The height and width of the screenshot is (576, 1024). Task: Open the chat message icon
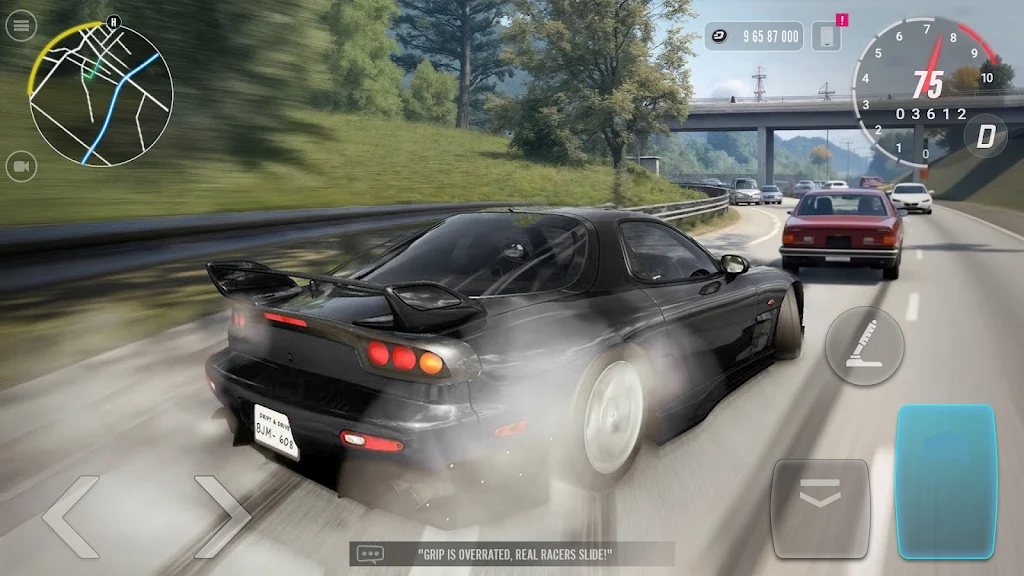click(371, 553)
